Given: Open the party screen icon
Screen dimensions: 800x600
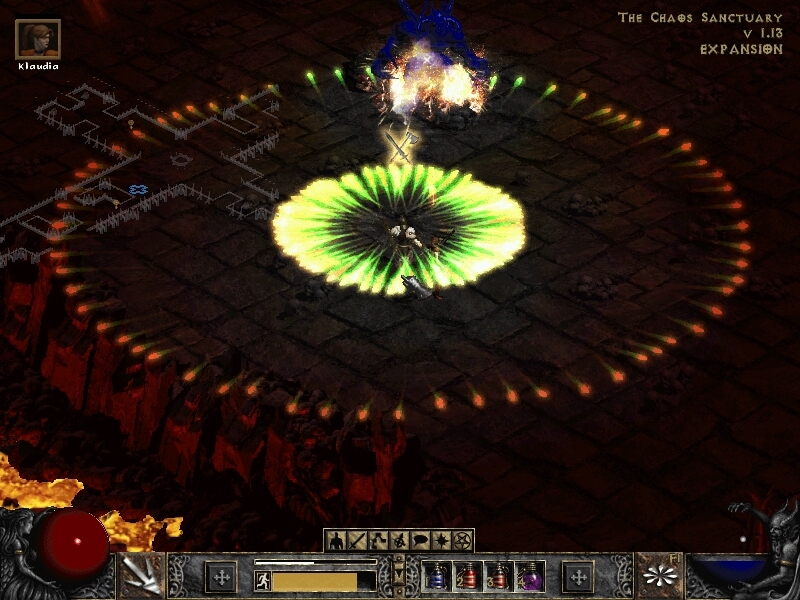Looking at the screenshot, I should [398, 541].
